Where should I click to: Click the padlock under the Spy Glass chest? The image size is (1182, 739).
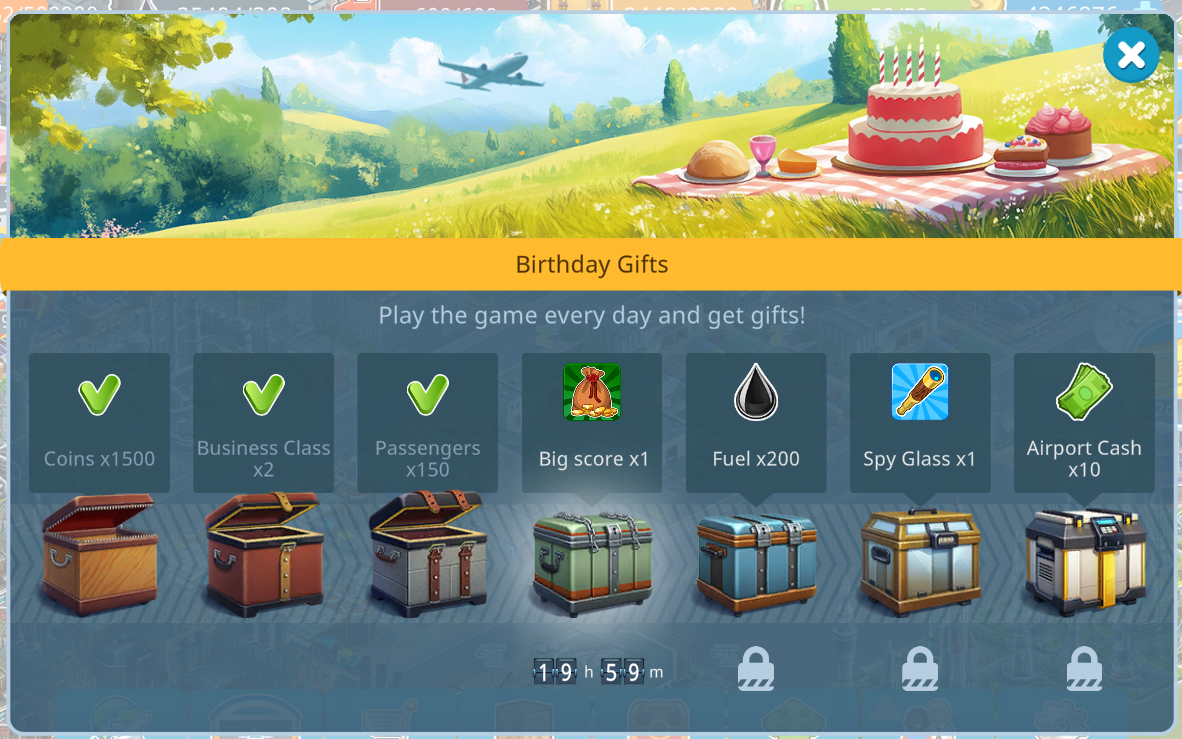click(x=920, y=669)
